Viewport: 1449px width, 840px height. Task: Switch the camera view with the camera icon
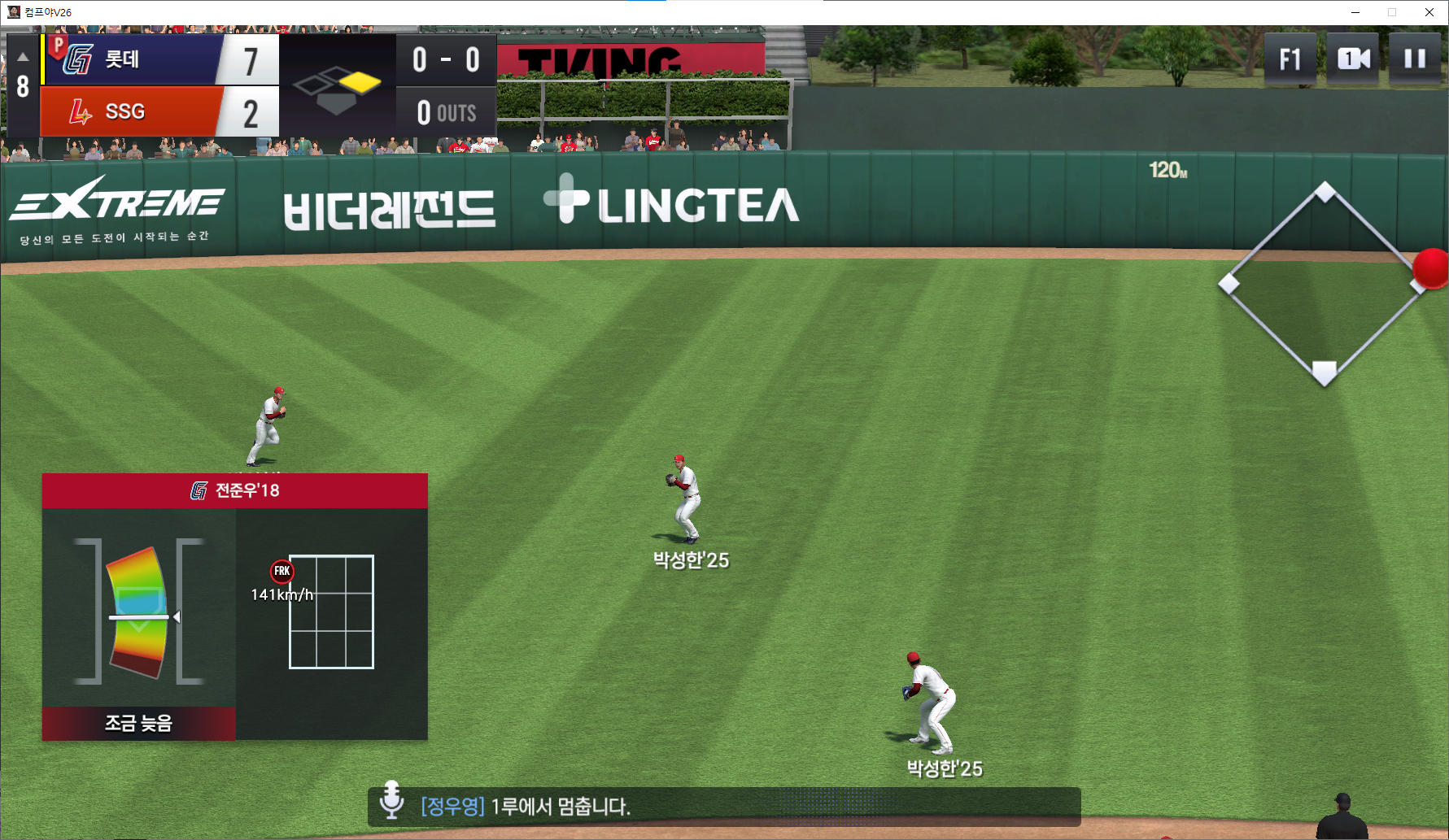[x=1353, y=59]
